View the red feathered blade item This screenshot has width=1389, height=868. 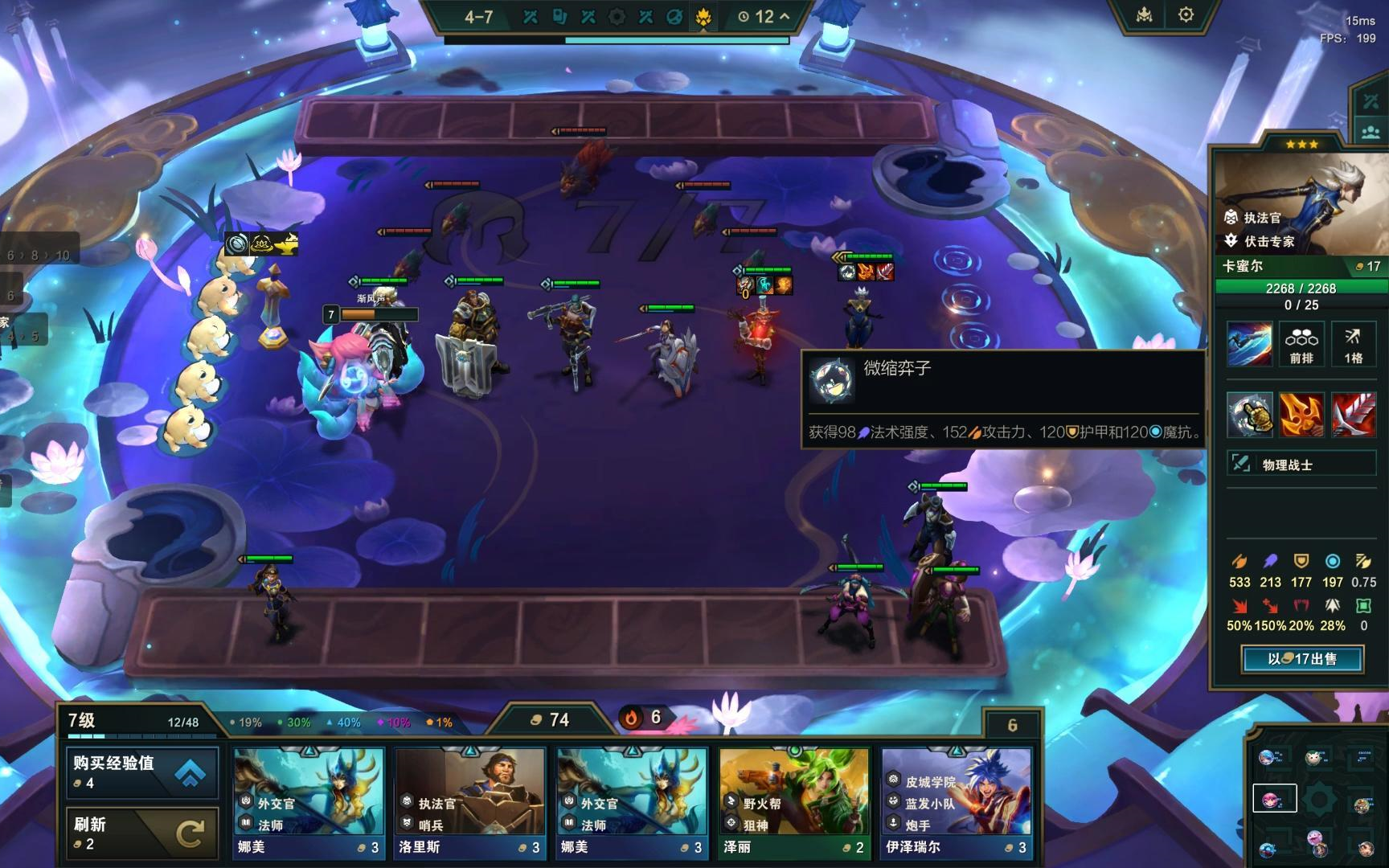pyautogui.click(x=1354, y=415)
